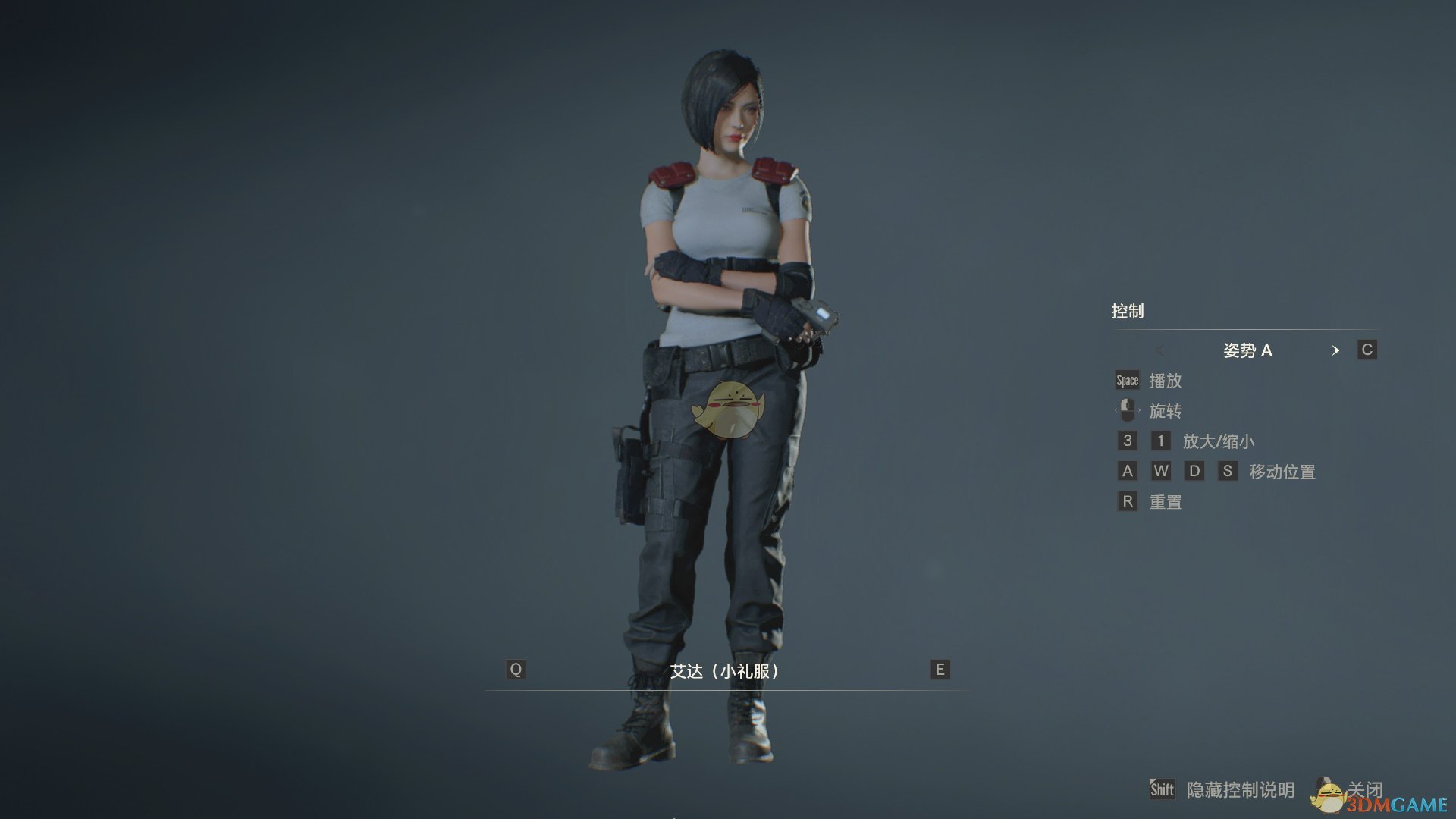Select previous pose with the left chevron

click(x=1160, y=350)
